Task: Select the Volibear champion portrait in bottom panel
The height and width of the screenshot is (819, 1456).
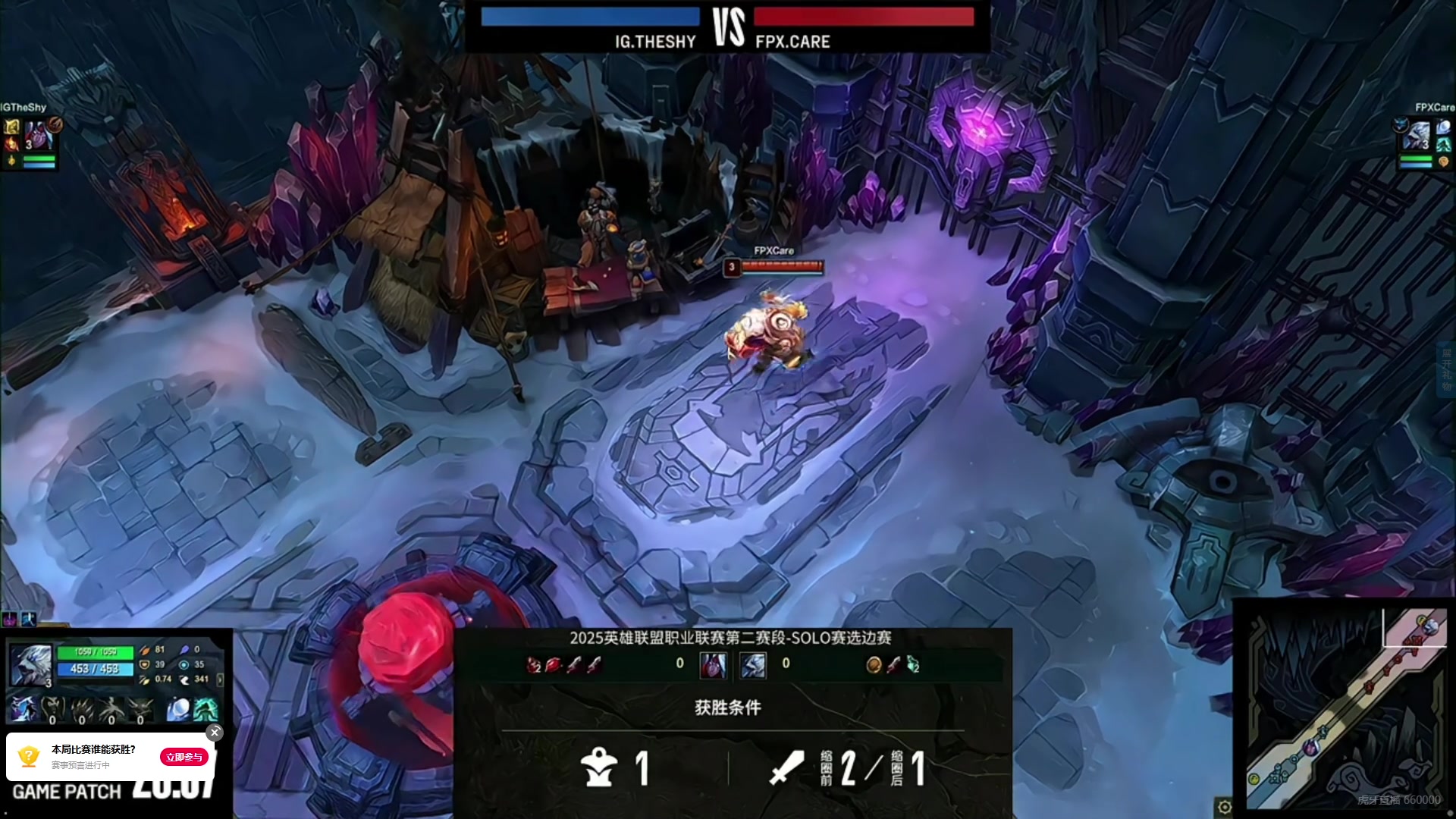Action: tap(31, 665)
